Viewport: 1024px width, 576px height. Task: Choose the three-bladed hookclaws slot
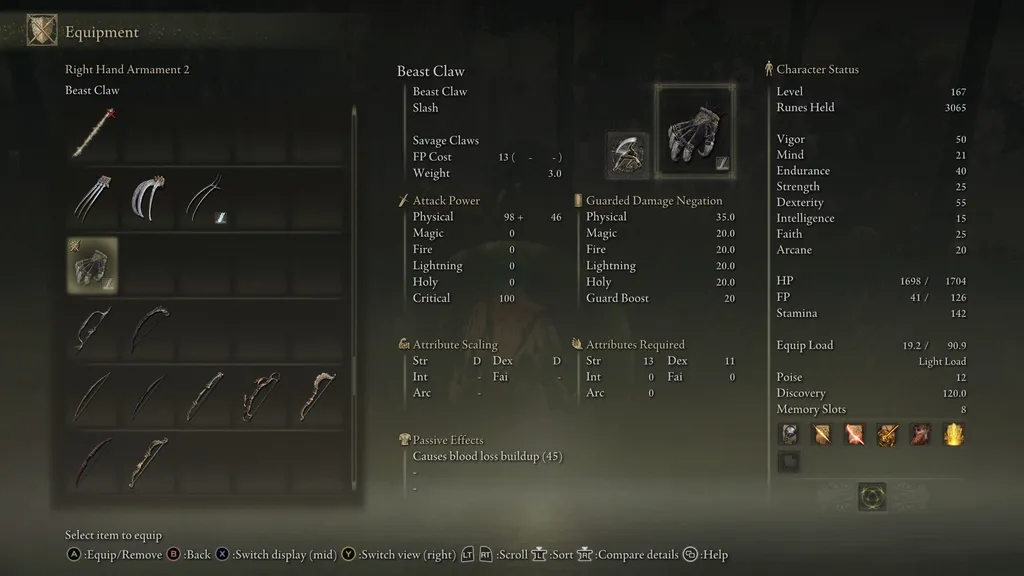[x=92, y=199]
